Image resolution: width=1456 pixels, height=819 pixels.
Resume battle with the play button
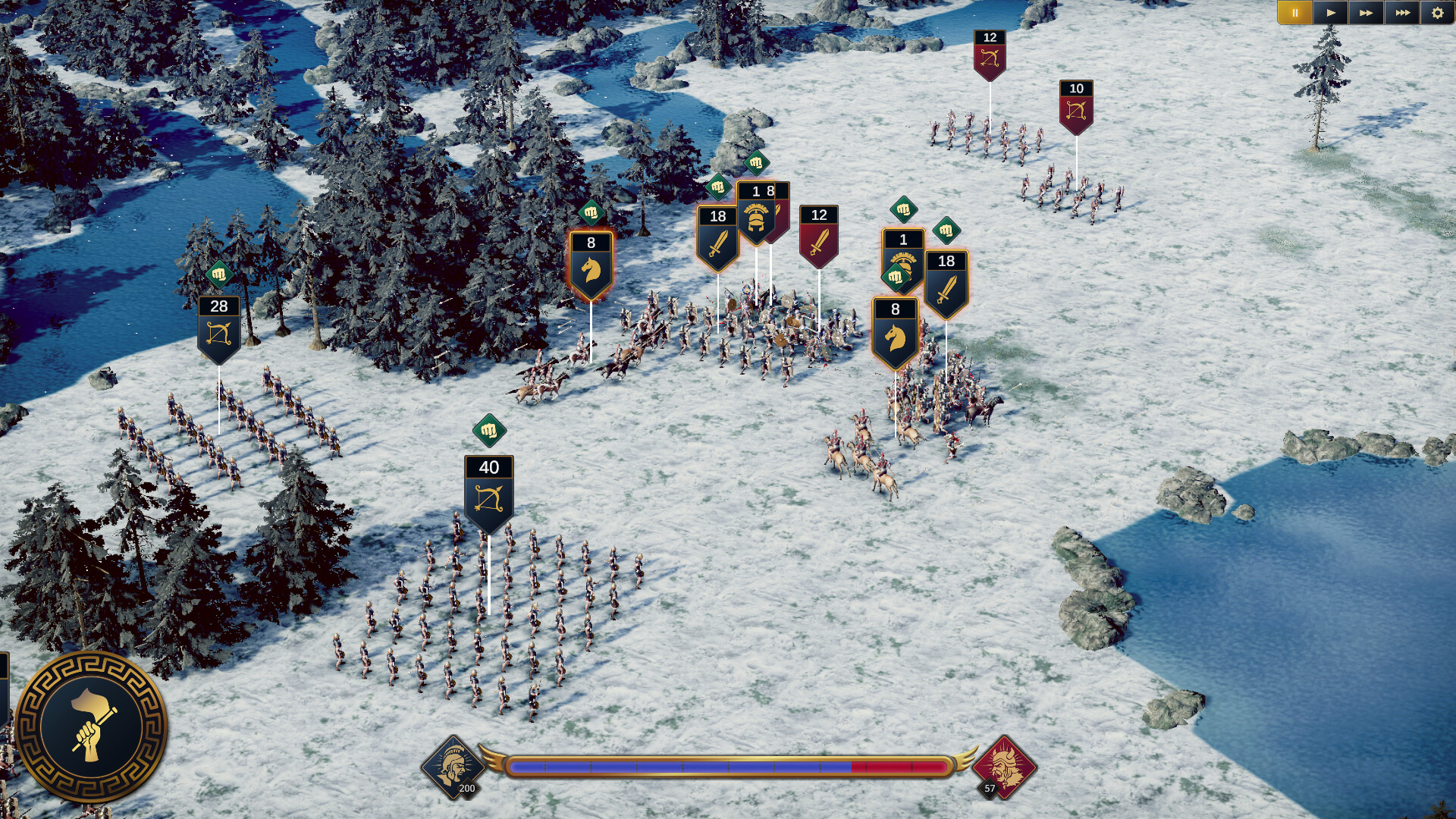pos(1332,11)
